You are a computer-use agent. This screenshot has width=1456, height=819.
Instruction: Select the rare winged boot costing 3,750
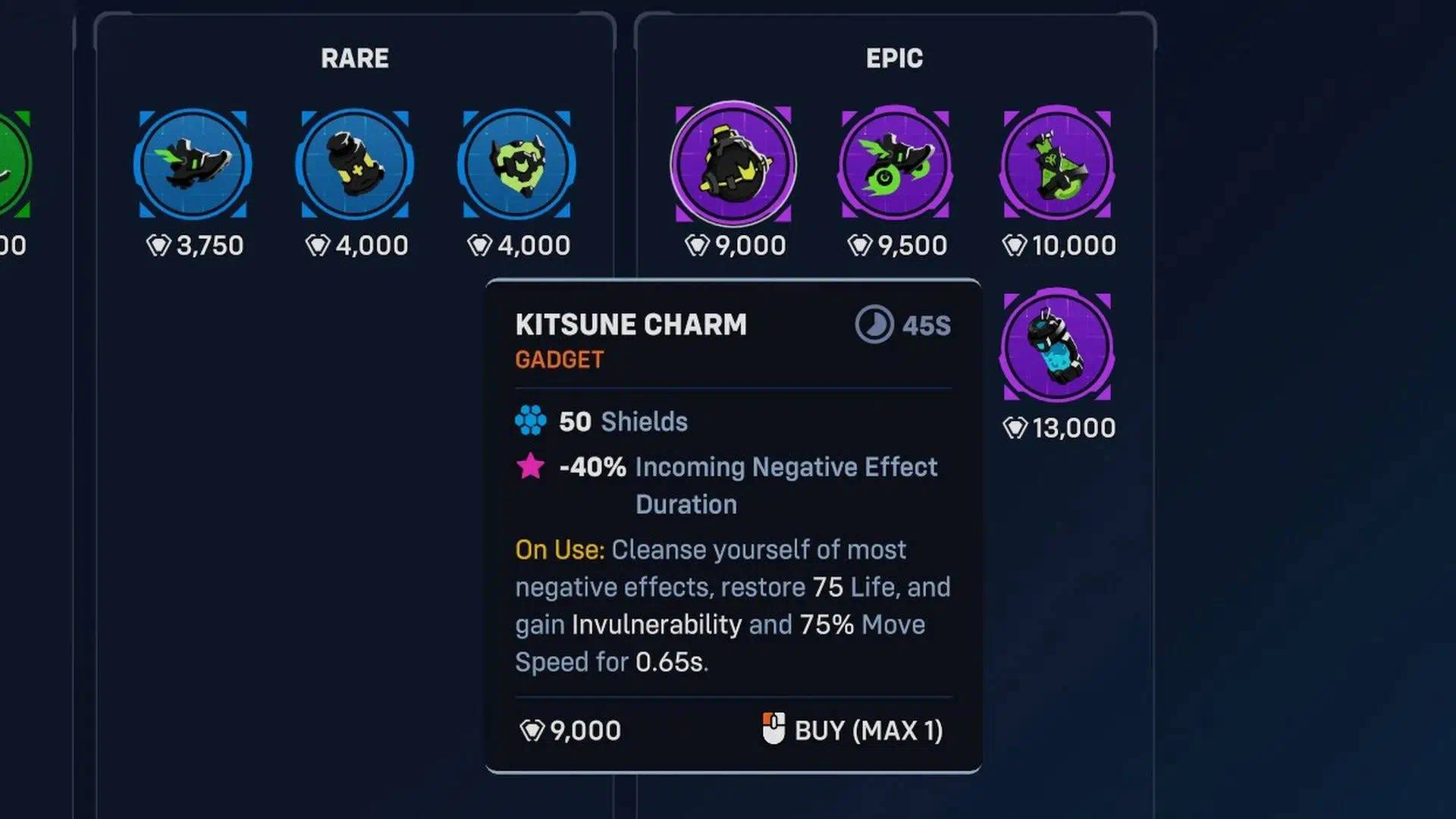(x=193, y=165)
